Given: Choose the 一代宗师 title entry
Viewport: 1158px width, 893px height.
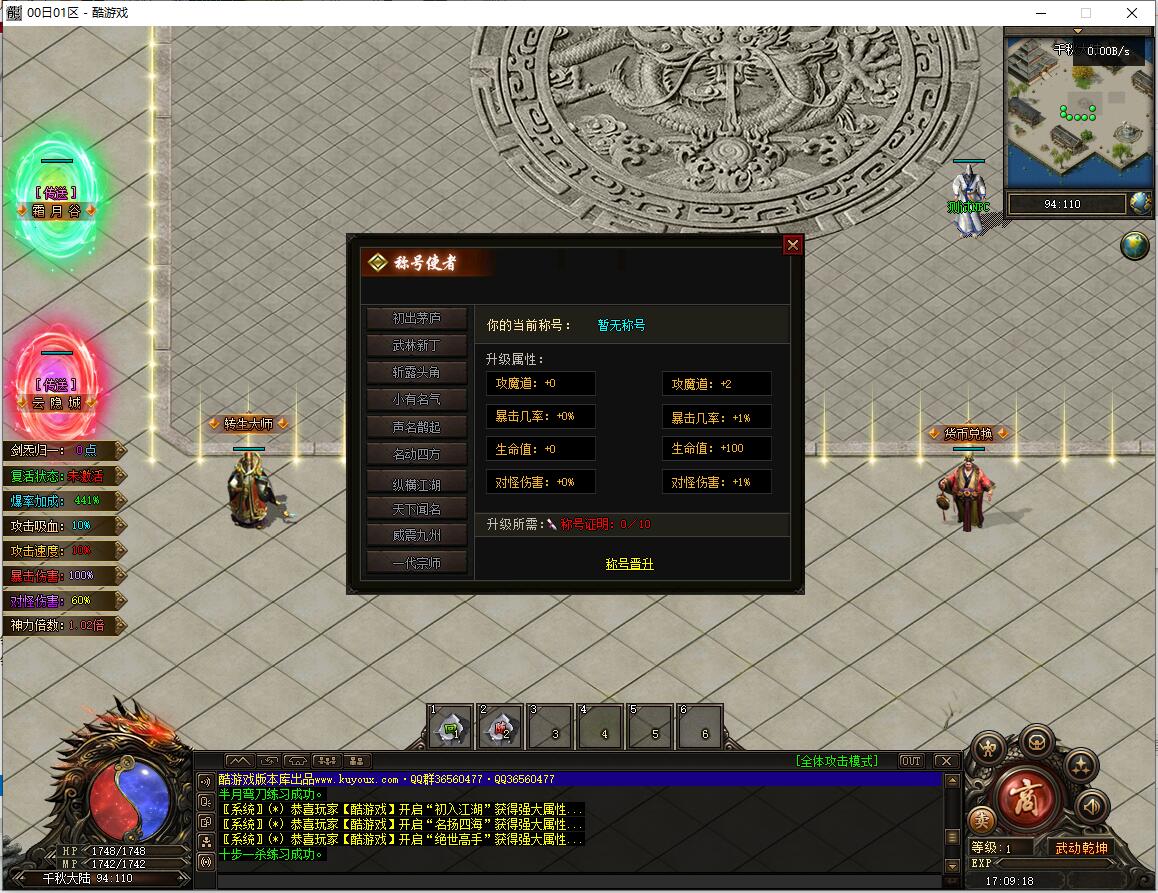Looking at the screenshot, I should coord(417,563).
